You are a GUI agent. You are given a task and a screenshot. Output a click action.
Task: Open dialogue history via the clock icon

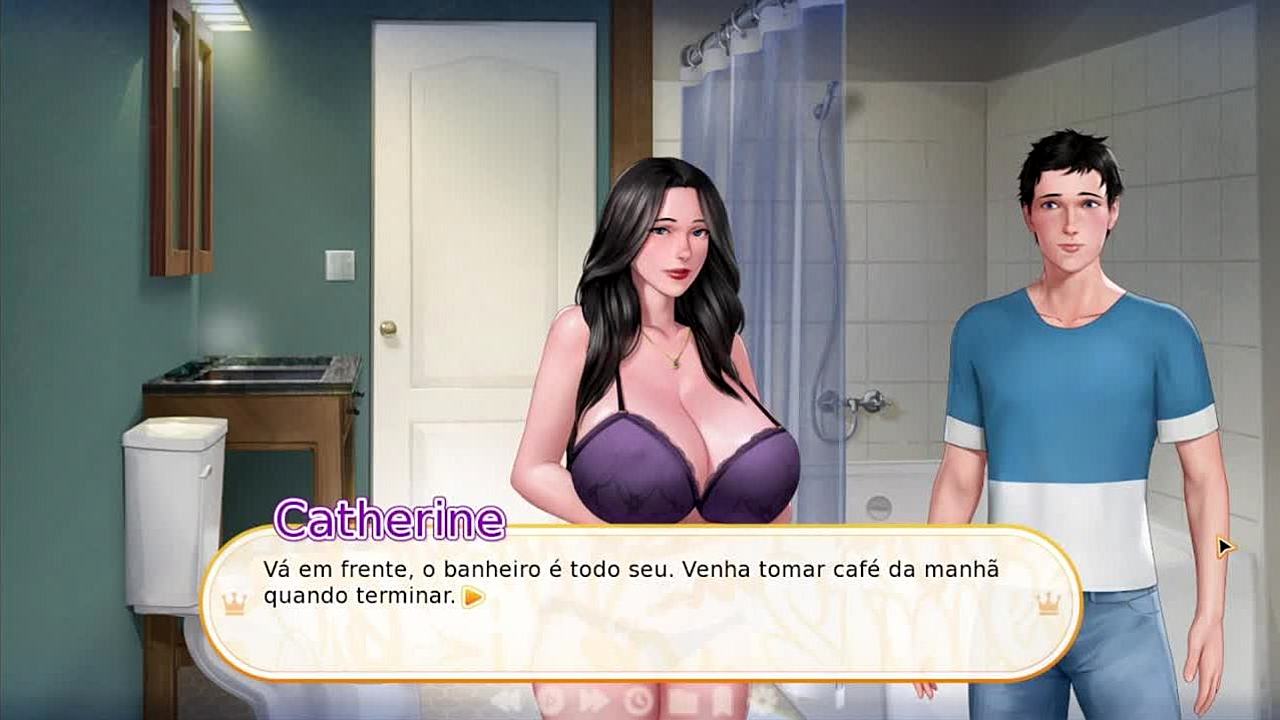click(x=638, y=701)
